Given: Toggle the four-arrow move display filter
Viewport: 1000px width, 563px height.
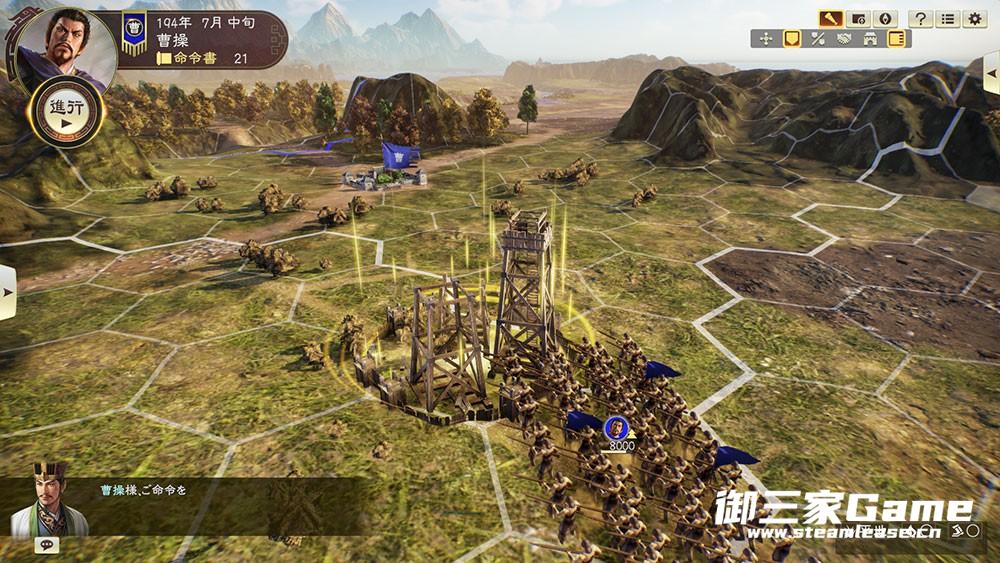Looking at the screenshot, I should (767, 39).
